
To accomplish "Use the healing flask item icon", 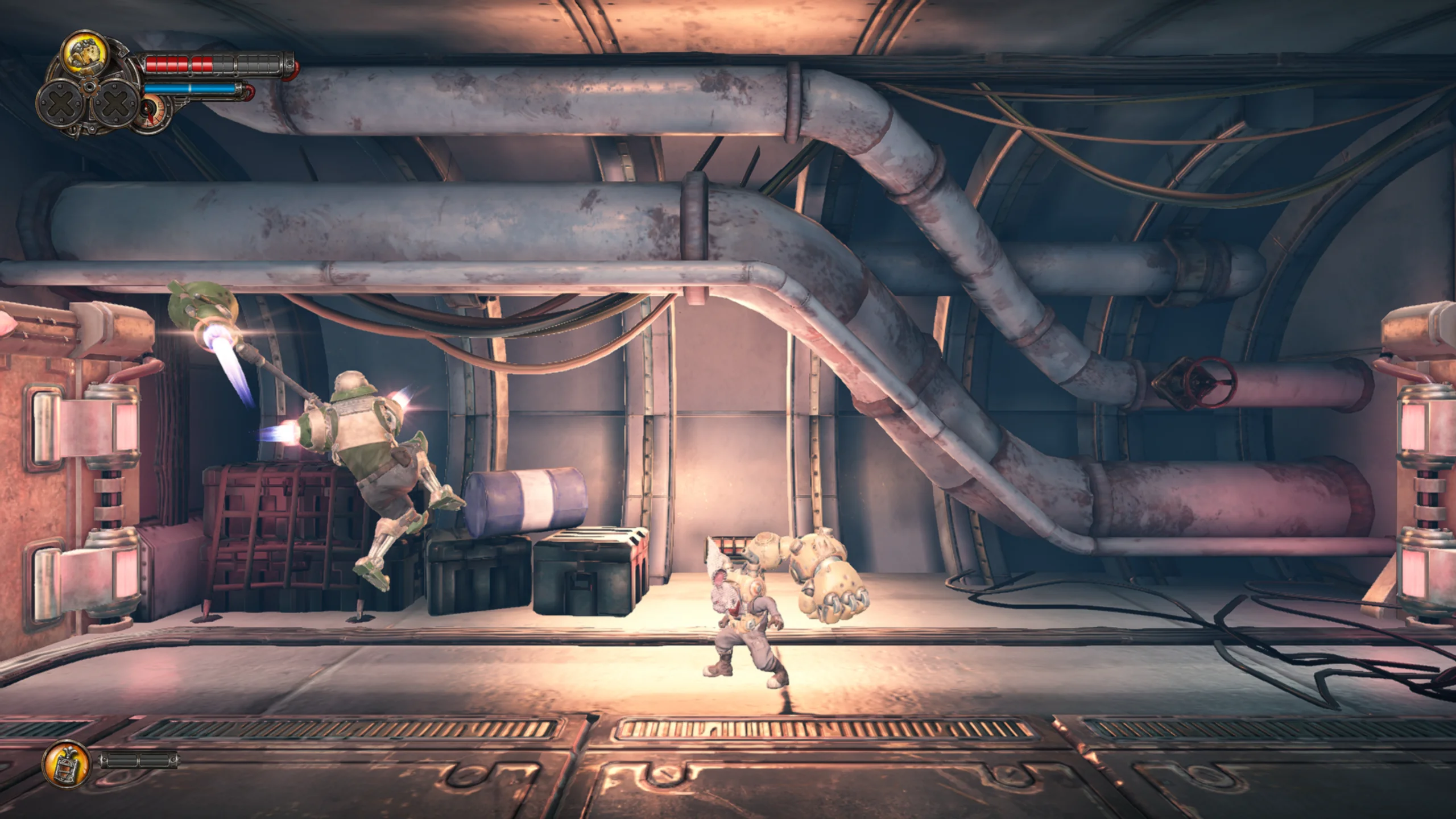I will [66, 763].
